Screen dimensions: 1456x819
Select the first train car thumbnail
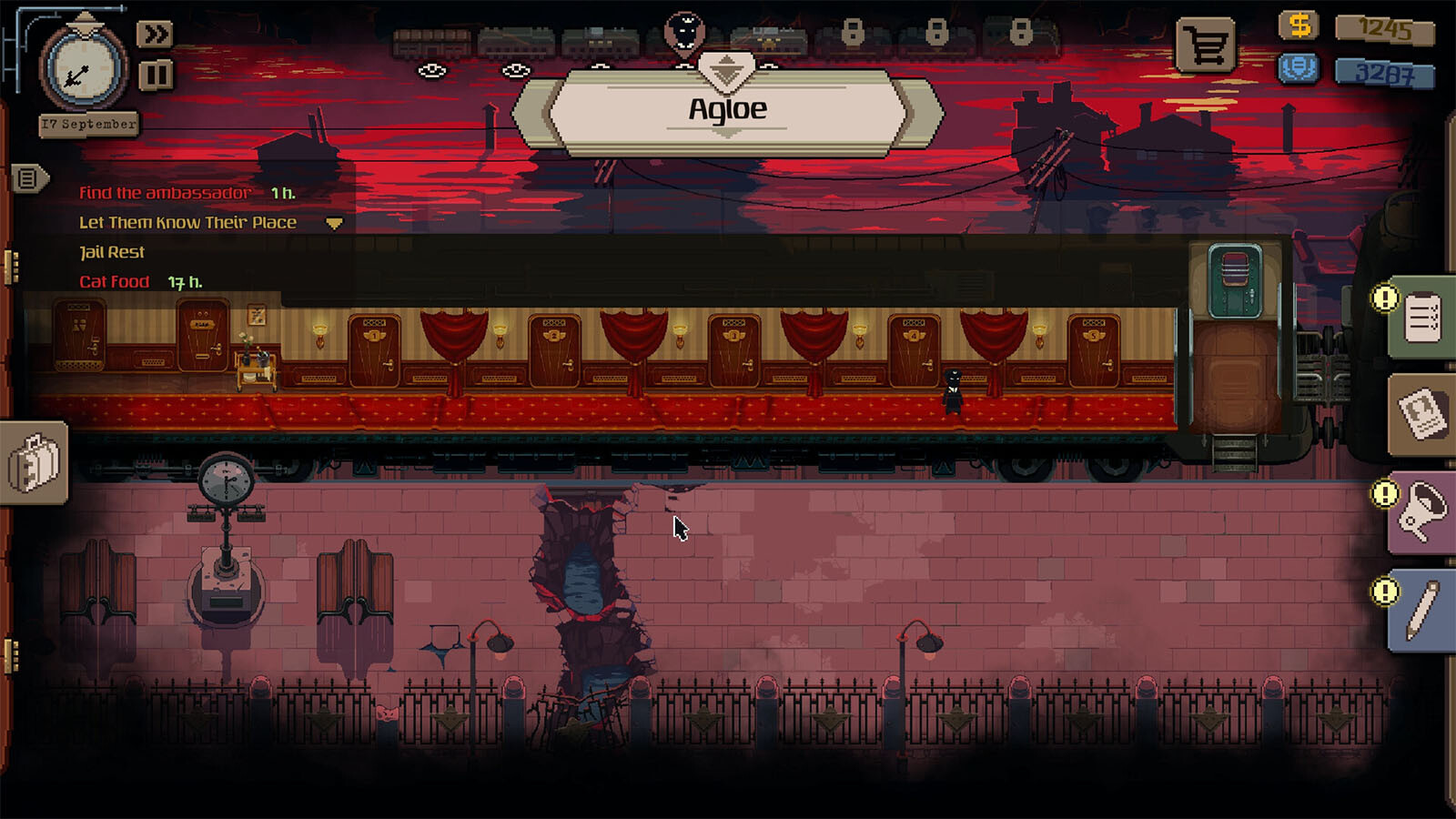[431, 42]
